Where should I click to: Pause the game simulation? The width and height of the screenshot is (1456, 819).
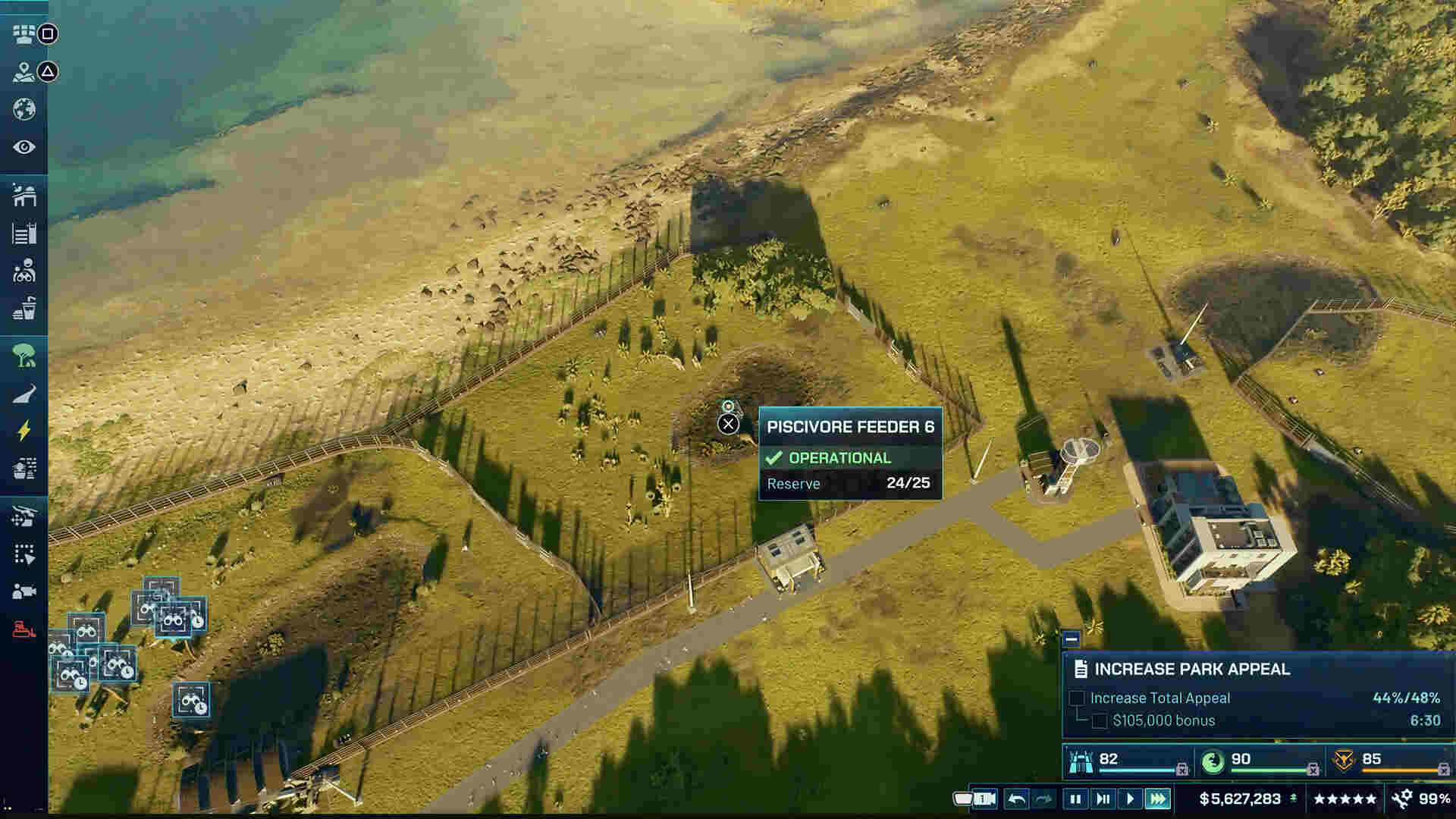1075,799
